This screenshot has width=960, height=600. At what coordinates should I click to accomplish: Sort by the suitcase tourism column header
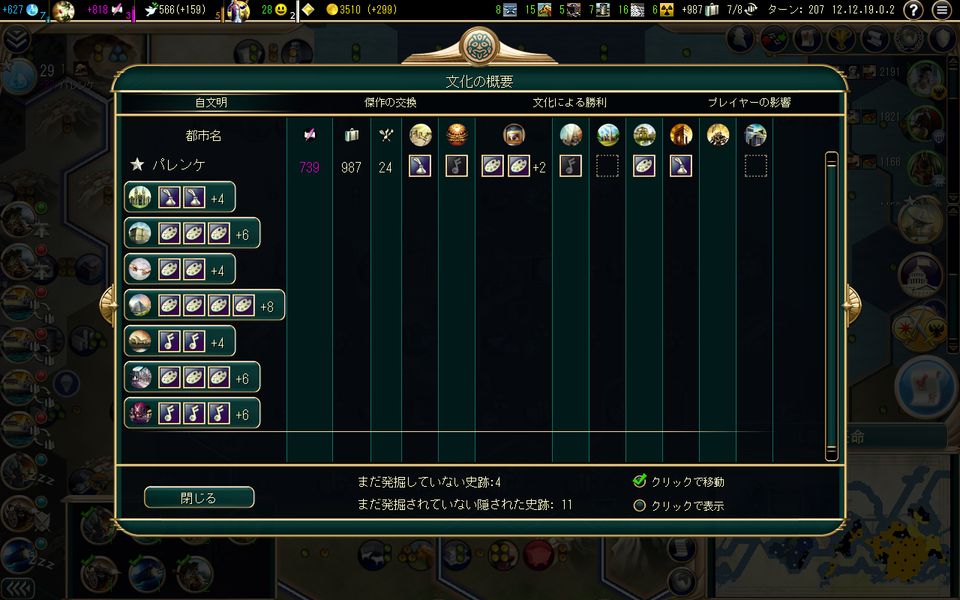351,135
